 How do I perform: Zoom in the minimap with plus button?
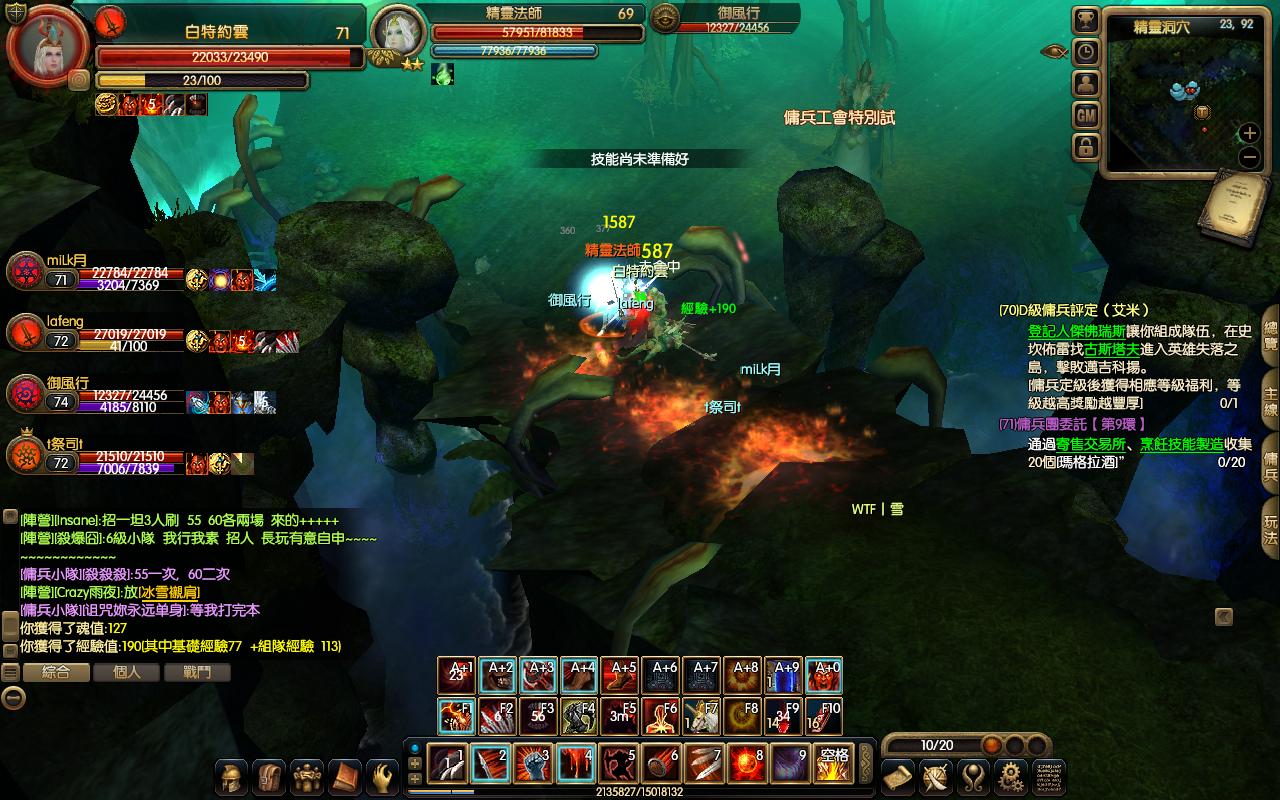tap(1249, 133)
